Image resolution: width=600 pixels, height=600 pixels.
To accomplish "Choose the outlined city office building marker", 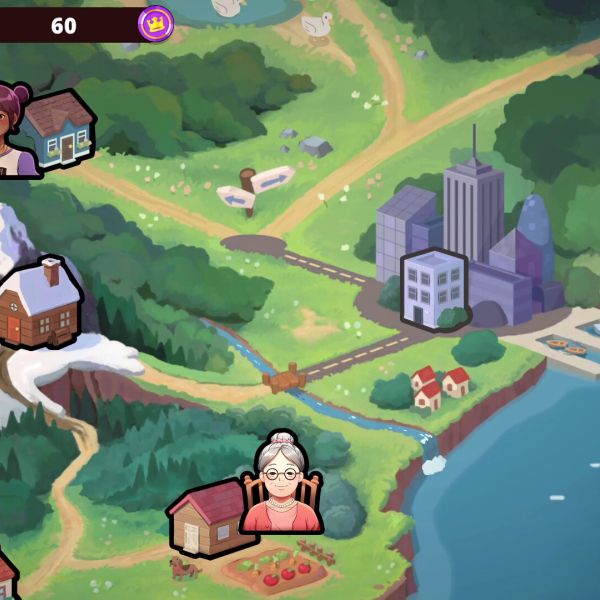I will (433, 289).
